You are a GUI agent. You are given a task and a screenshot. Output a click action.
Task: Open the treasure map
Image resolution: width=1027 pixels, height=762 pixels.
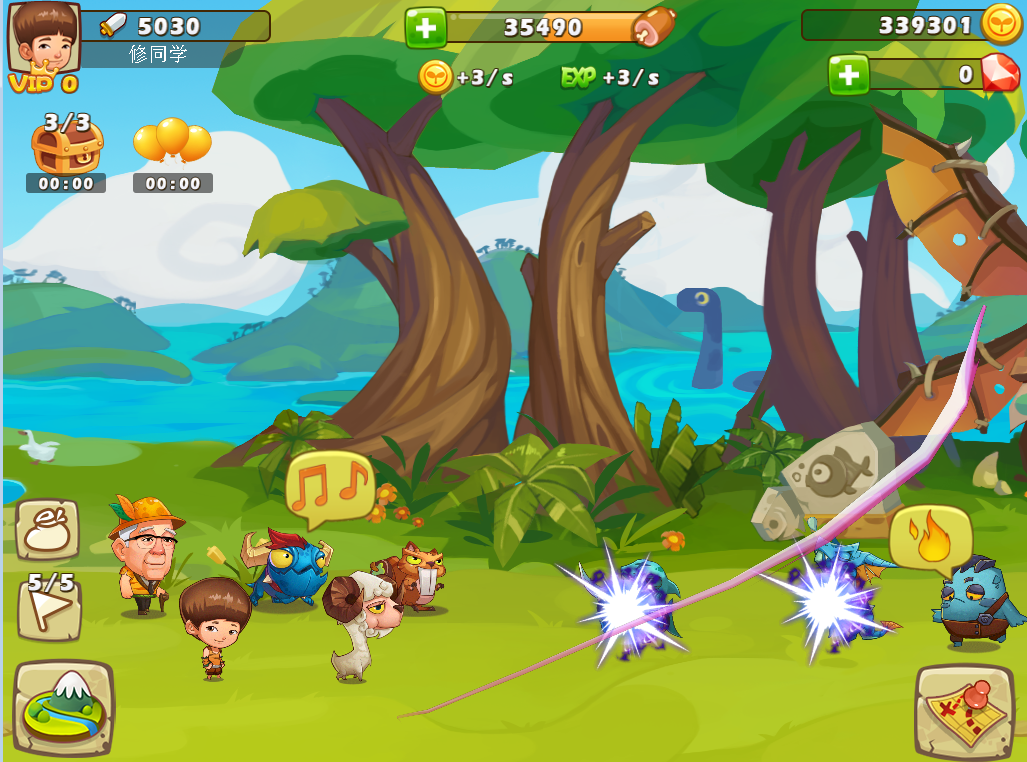(x=964, y=710)
